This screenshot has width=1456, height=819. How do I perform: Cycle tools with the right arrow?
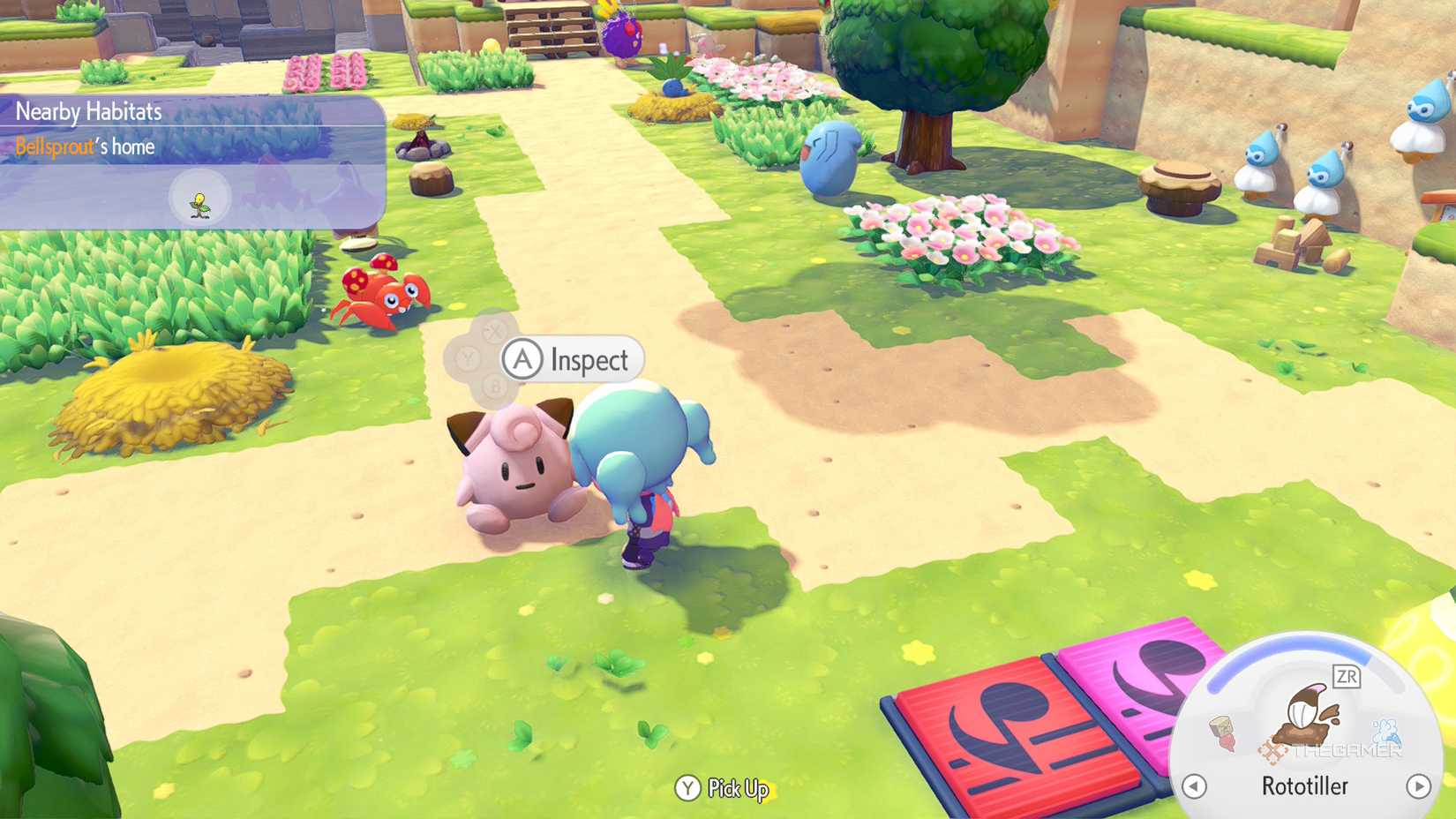(1418, 785)
